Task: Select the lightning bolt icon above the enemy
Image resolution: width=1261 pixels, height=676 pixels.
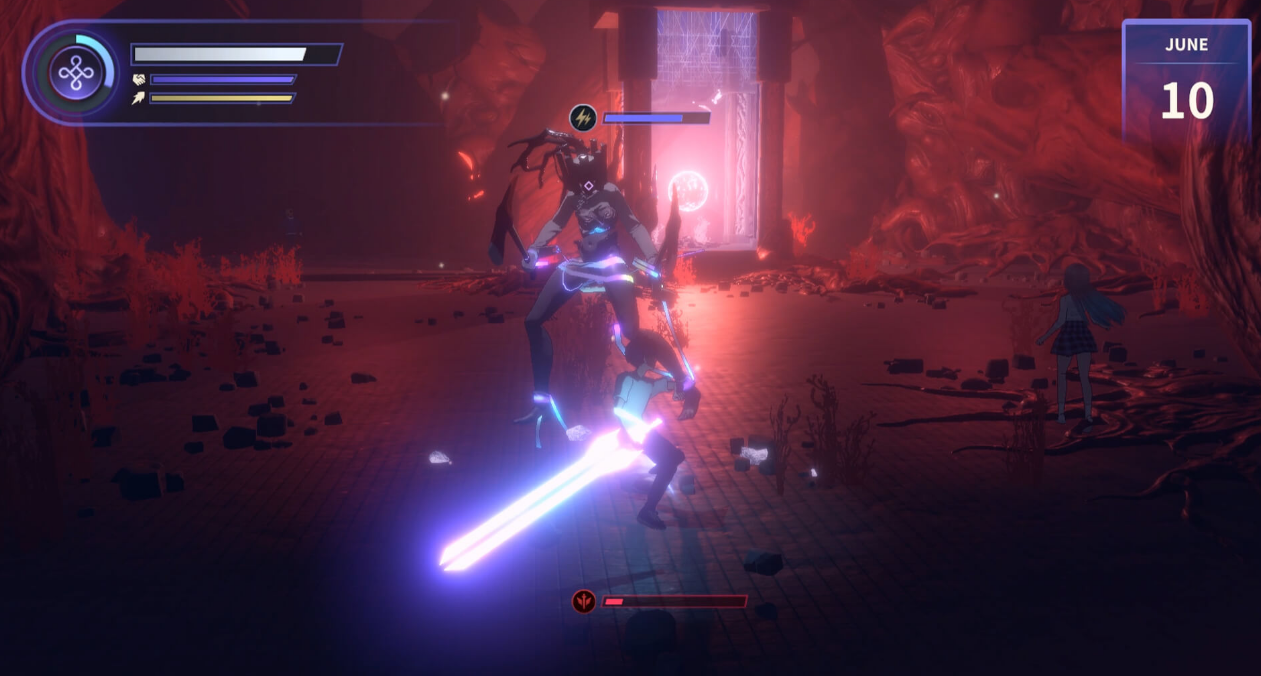Action: coord(584,118)
